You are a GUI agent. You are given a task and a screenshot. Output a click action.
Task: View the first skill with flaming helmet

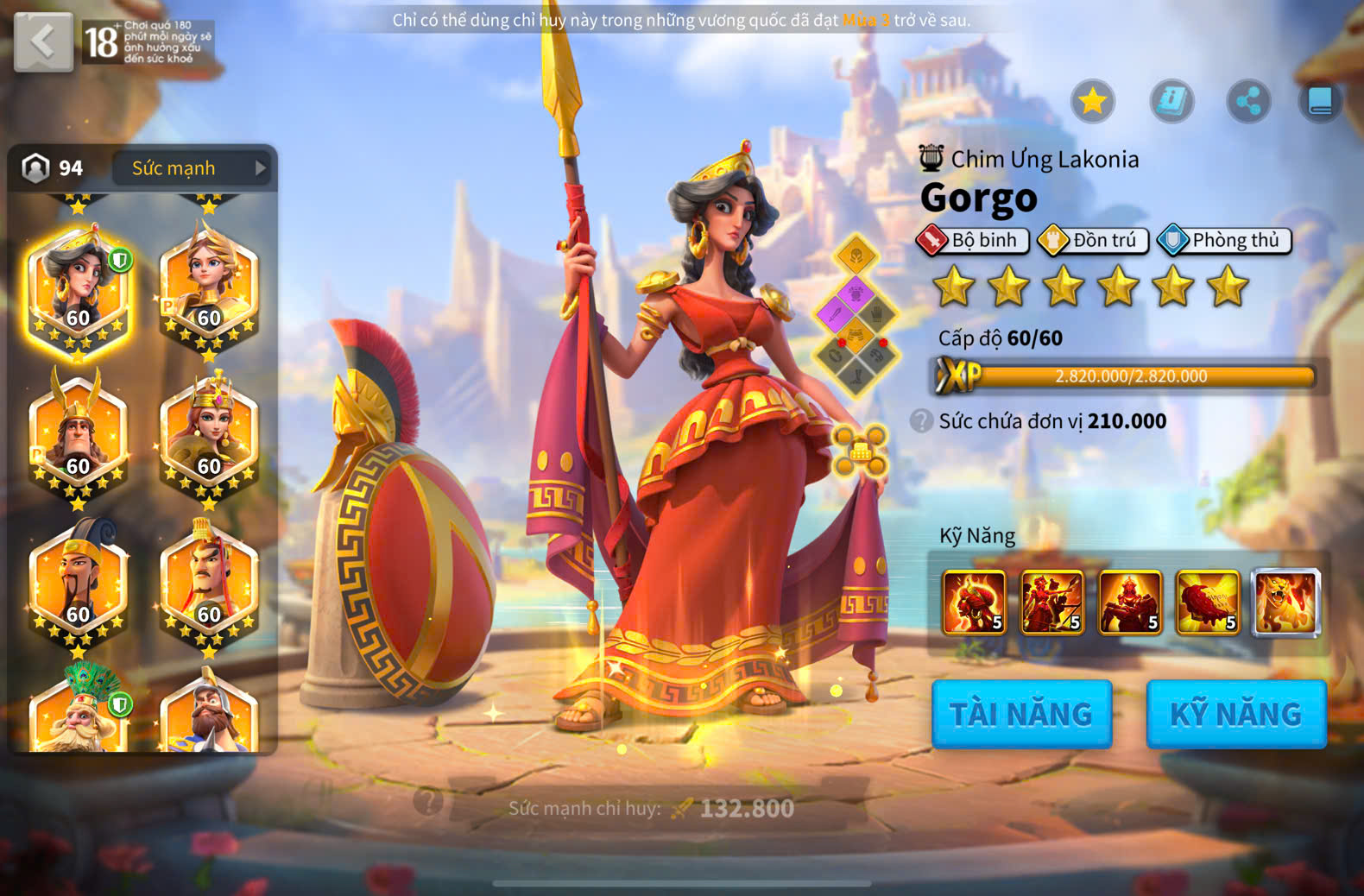(974, 603)
